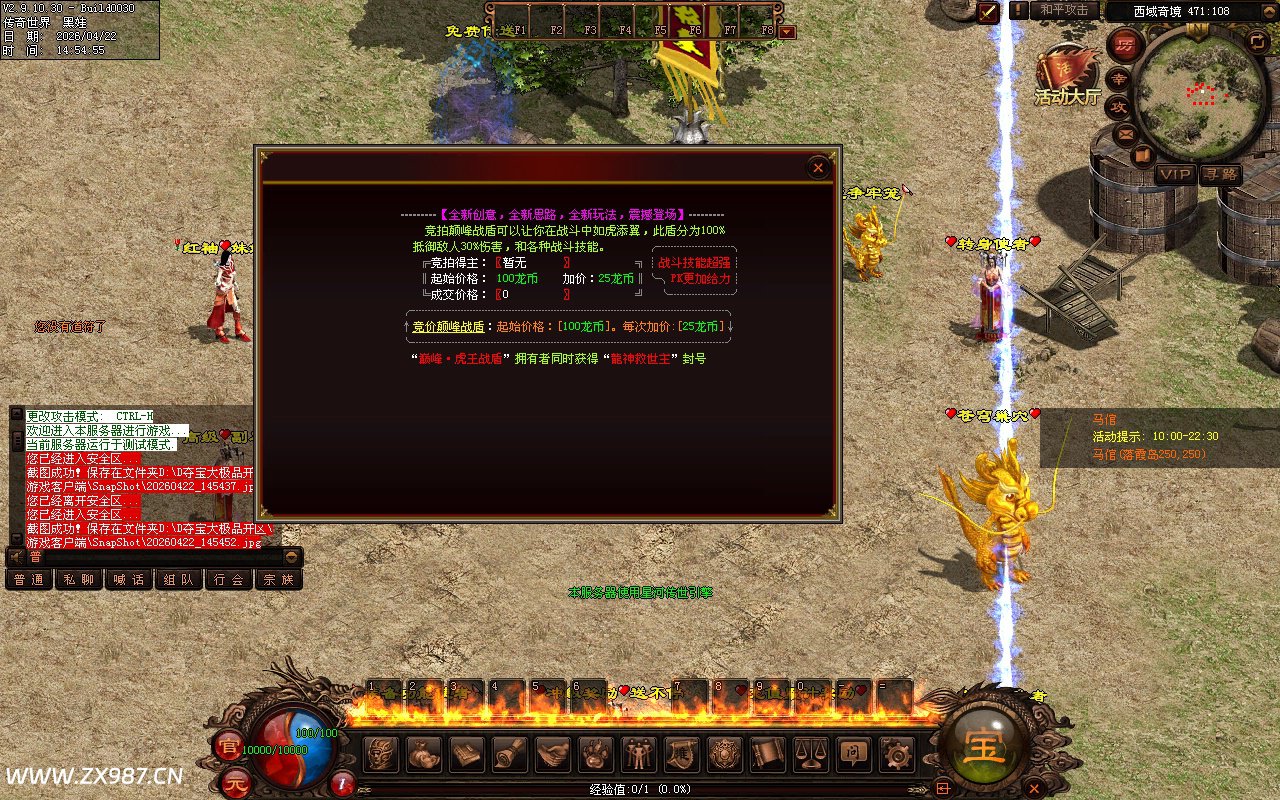Open the 活动大厅 activity hall

click(x=1066, y=76)
